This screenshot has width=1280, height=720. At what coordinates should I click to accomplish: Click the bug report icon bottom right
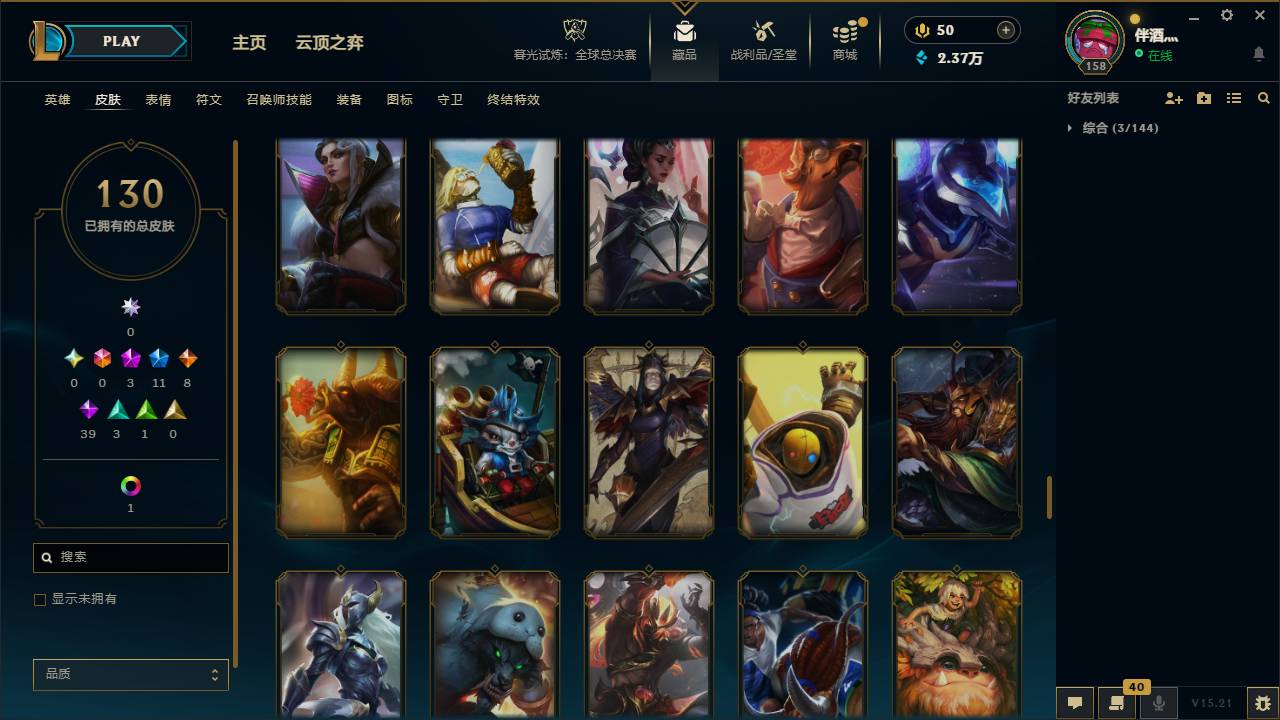(x=1262, y=703)
